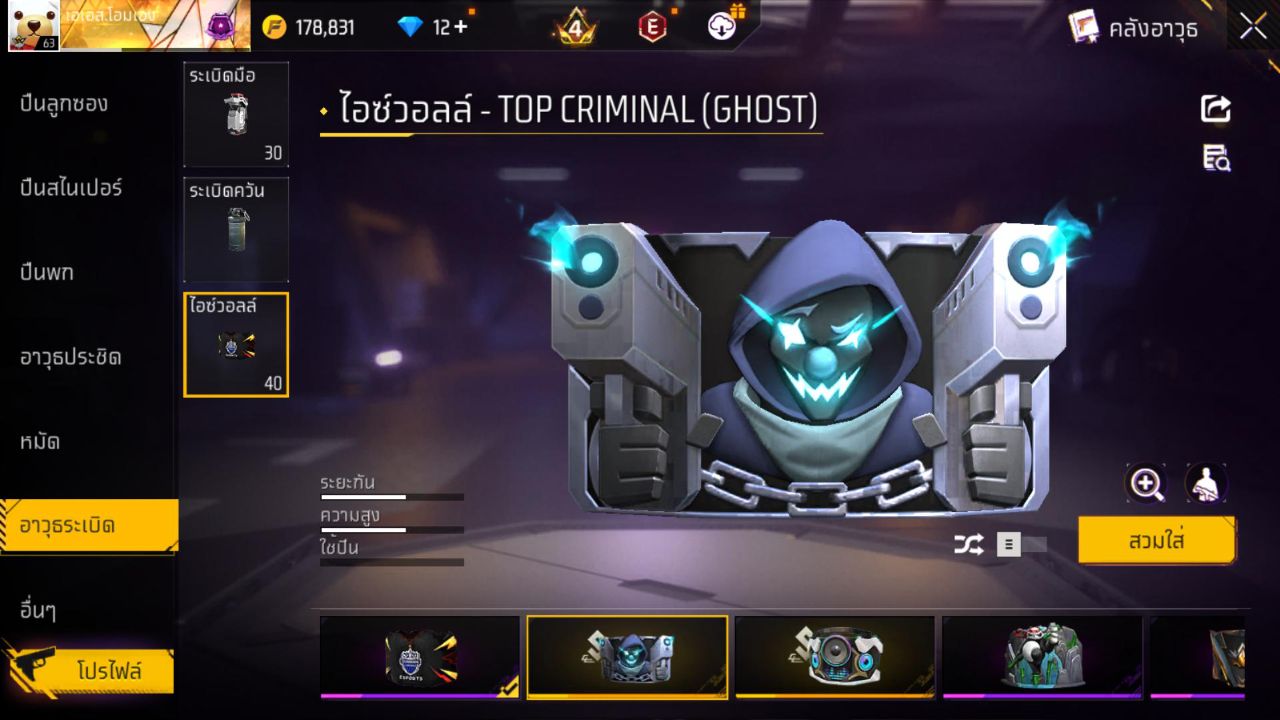Toggle the random skin shuffle icon

pyautogui.click(x=968, y=544)
